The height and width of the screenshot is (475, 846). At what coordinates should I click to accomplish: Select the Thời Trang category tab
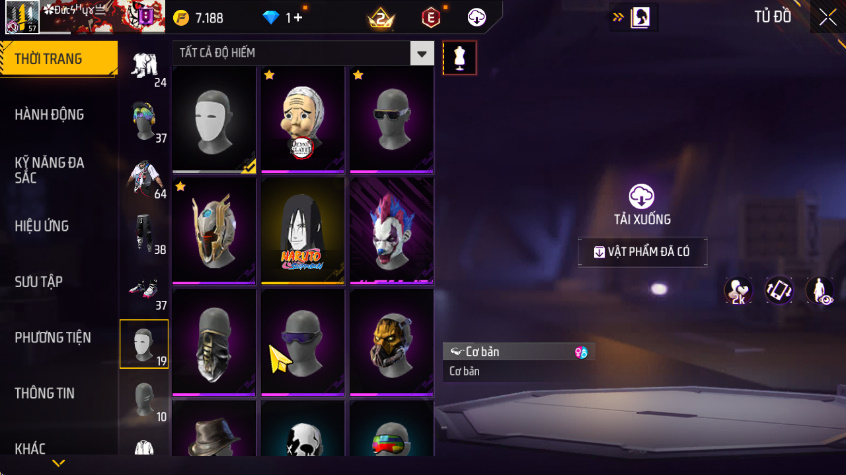tap(50, 59)
